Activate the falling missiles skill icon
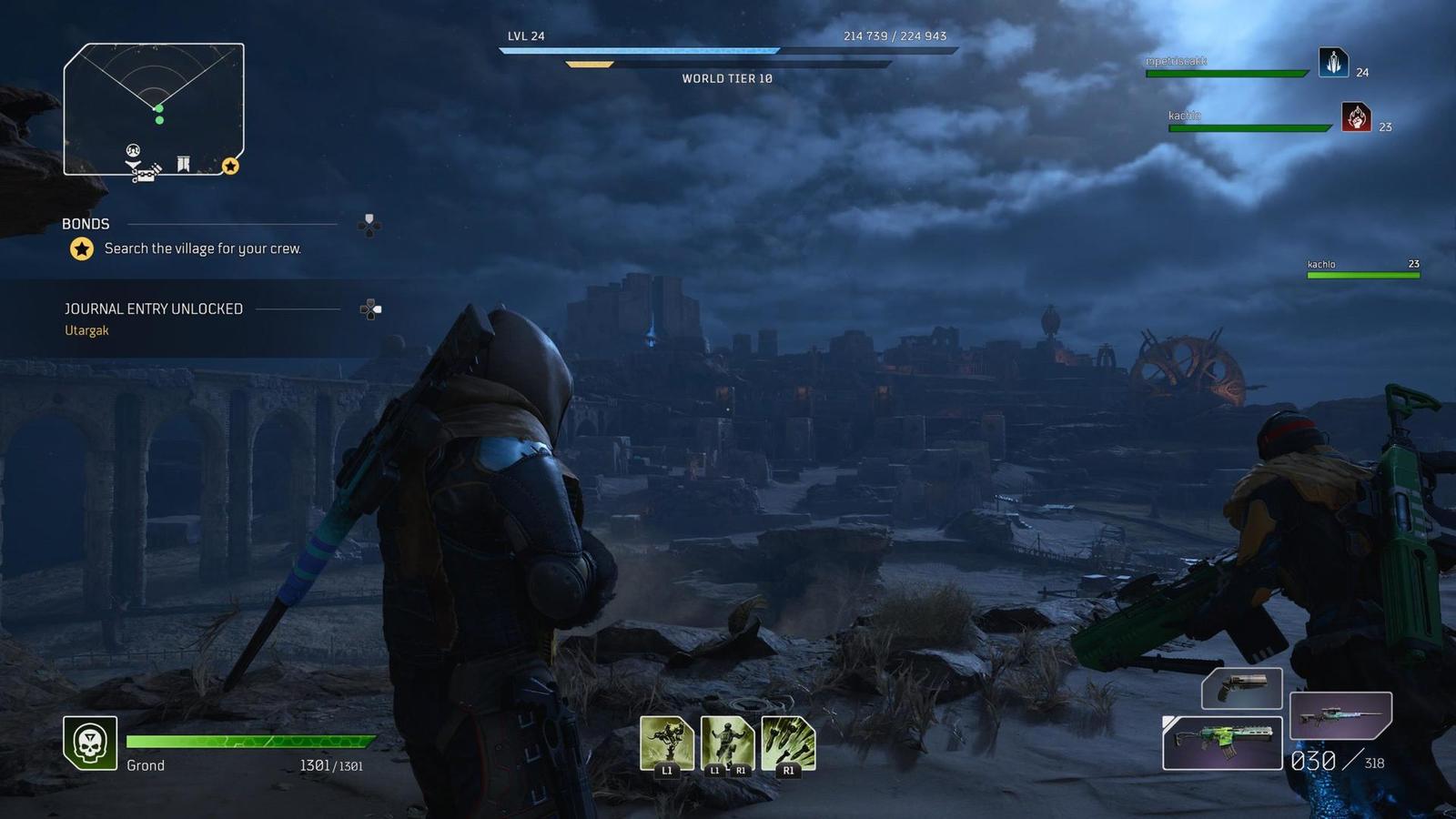The height and width of the screenshot is (819, 1456). 788,743
